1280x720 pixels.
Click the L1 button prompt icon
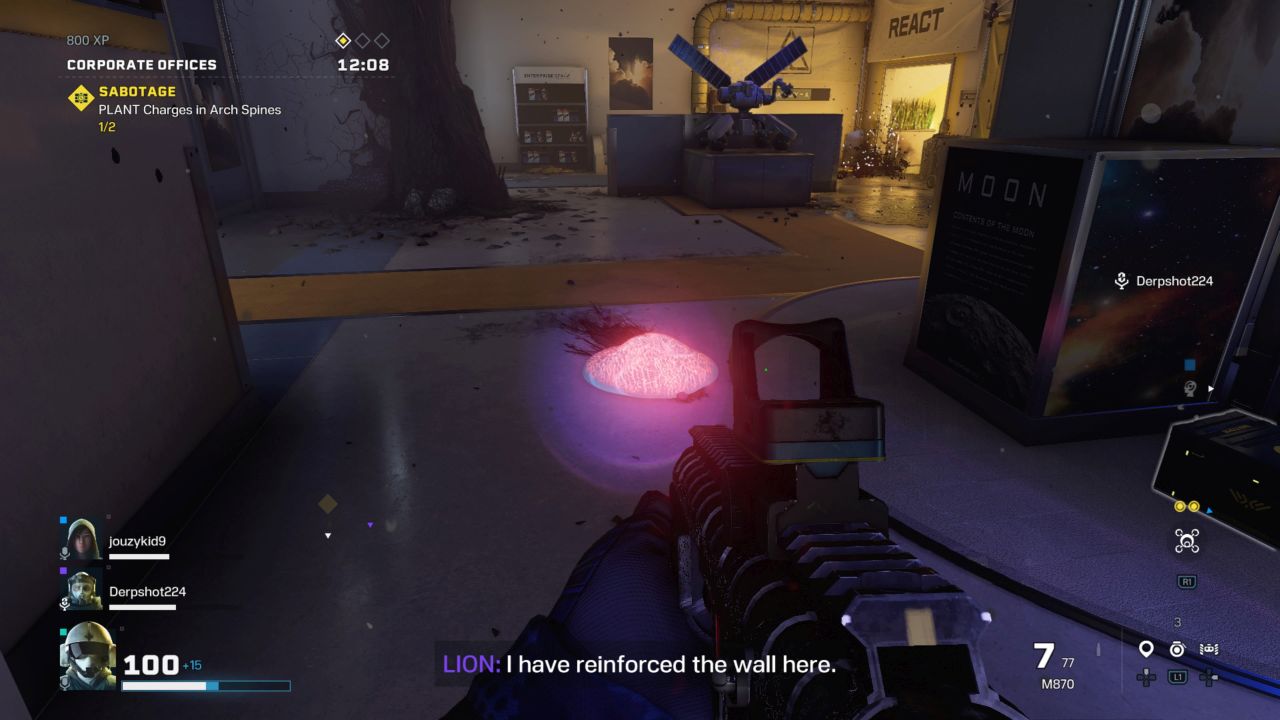(1177, 677)
